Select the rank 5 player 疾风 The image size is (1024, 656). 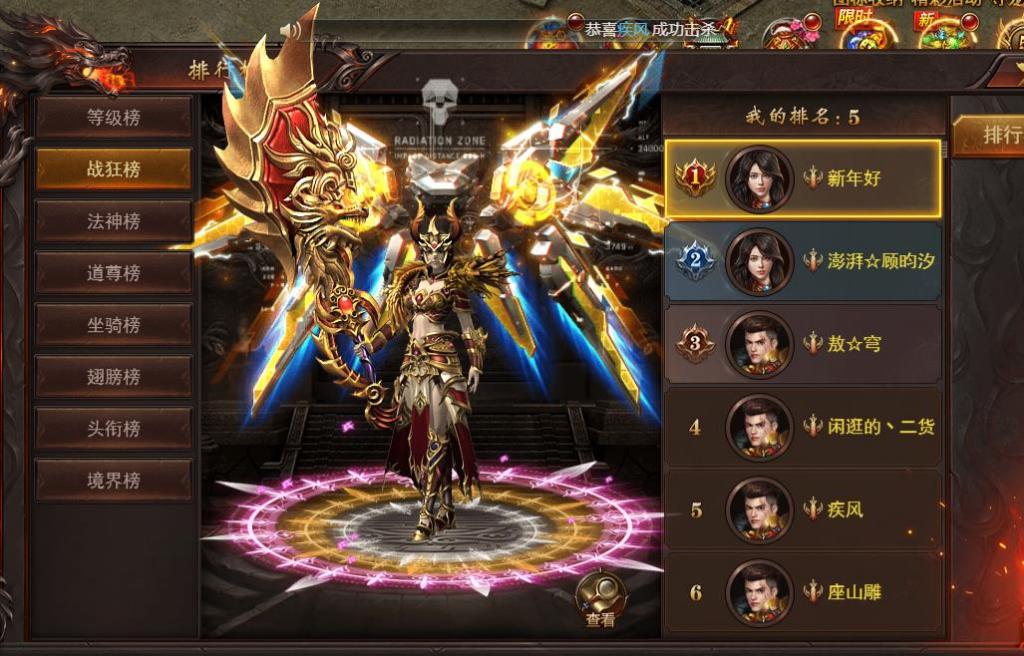coord(803,510)
